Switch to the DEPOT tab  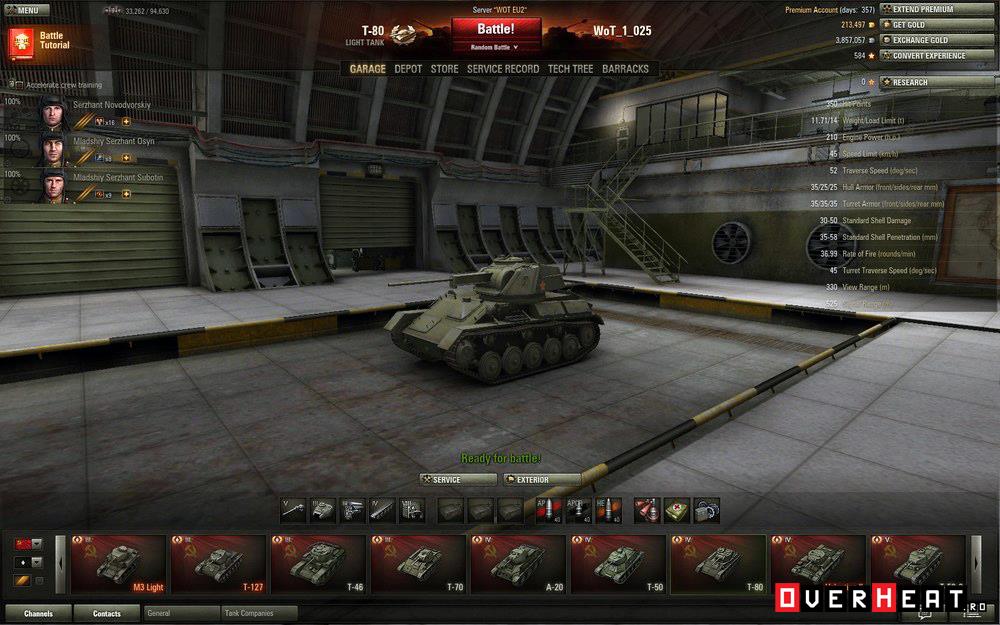[408, 69]
